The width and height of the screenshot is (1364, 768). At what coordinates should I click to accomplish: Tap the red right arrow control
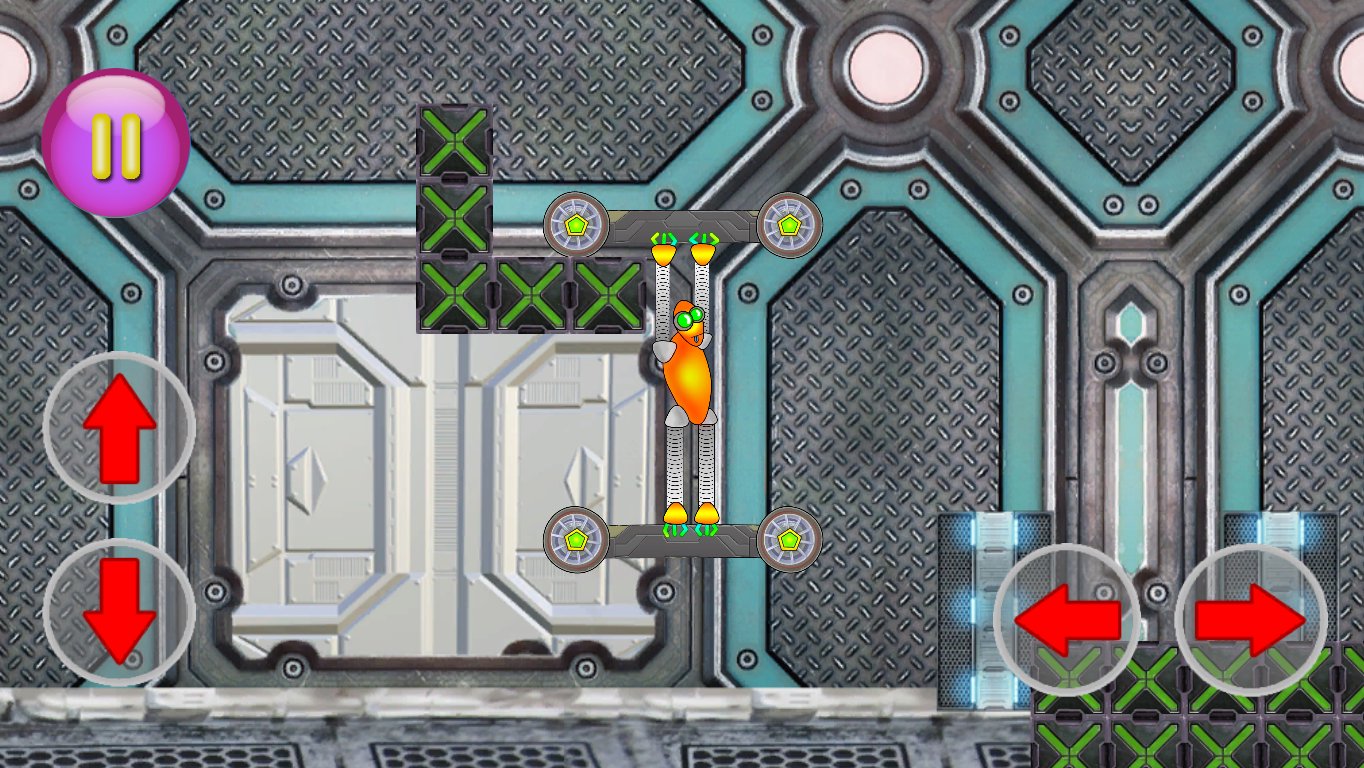1250,618
